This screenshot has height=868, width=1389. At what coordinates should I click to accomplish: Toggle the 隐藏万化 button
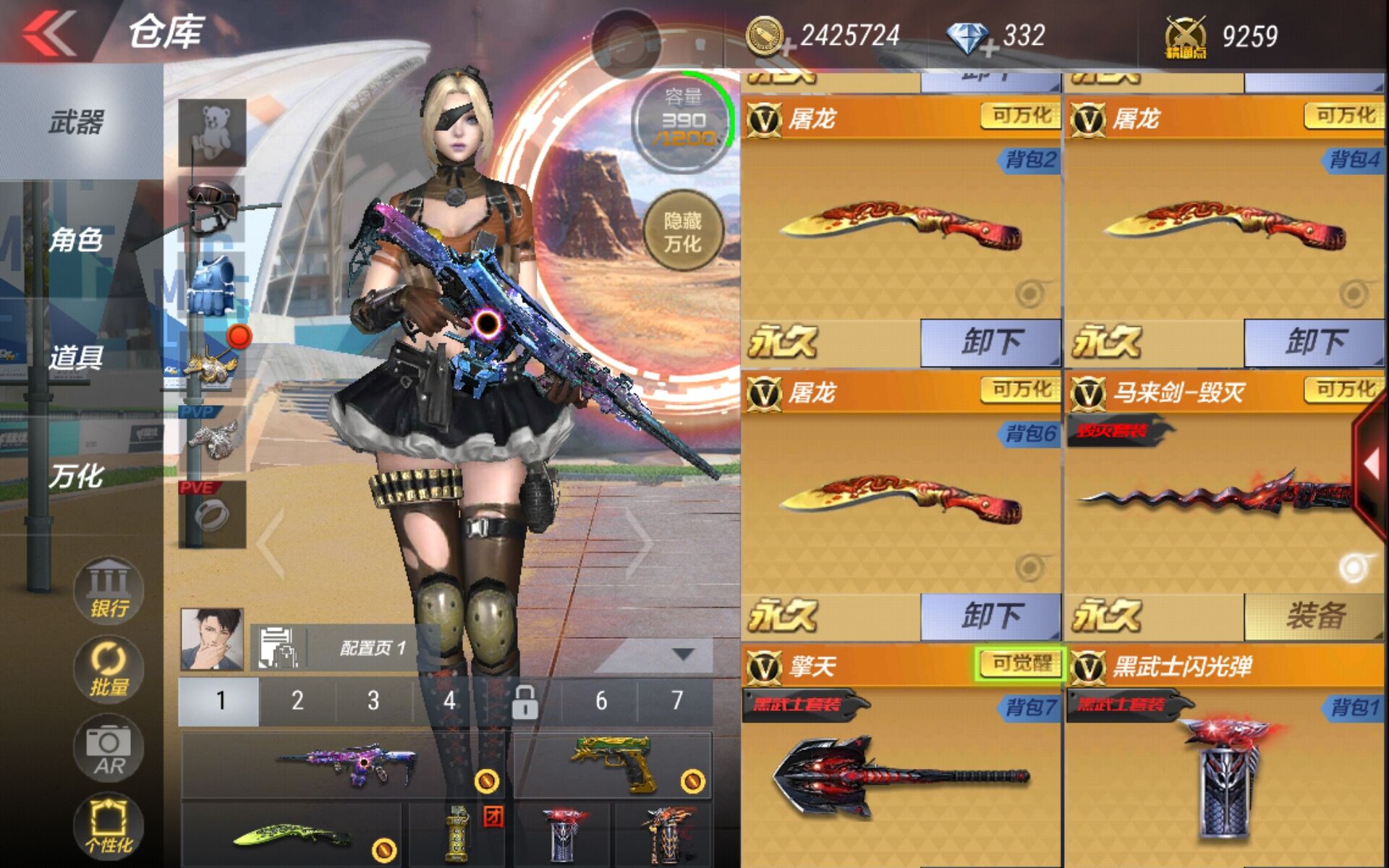click(682, 231)
